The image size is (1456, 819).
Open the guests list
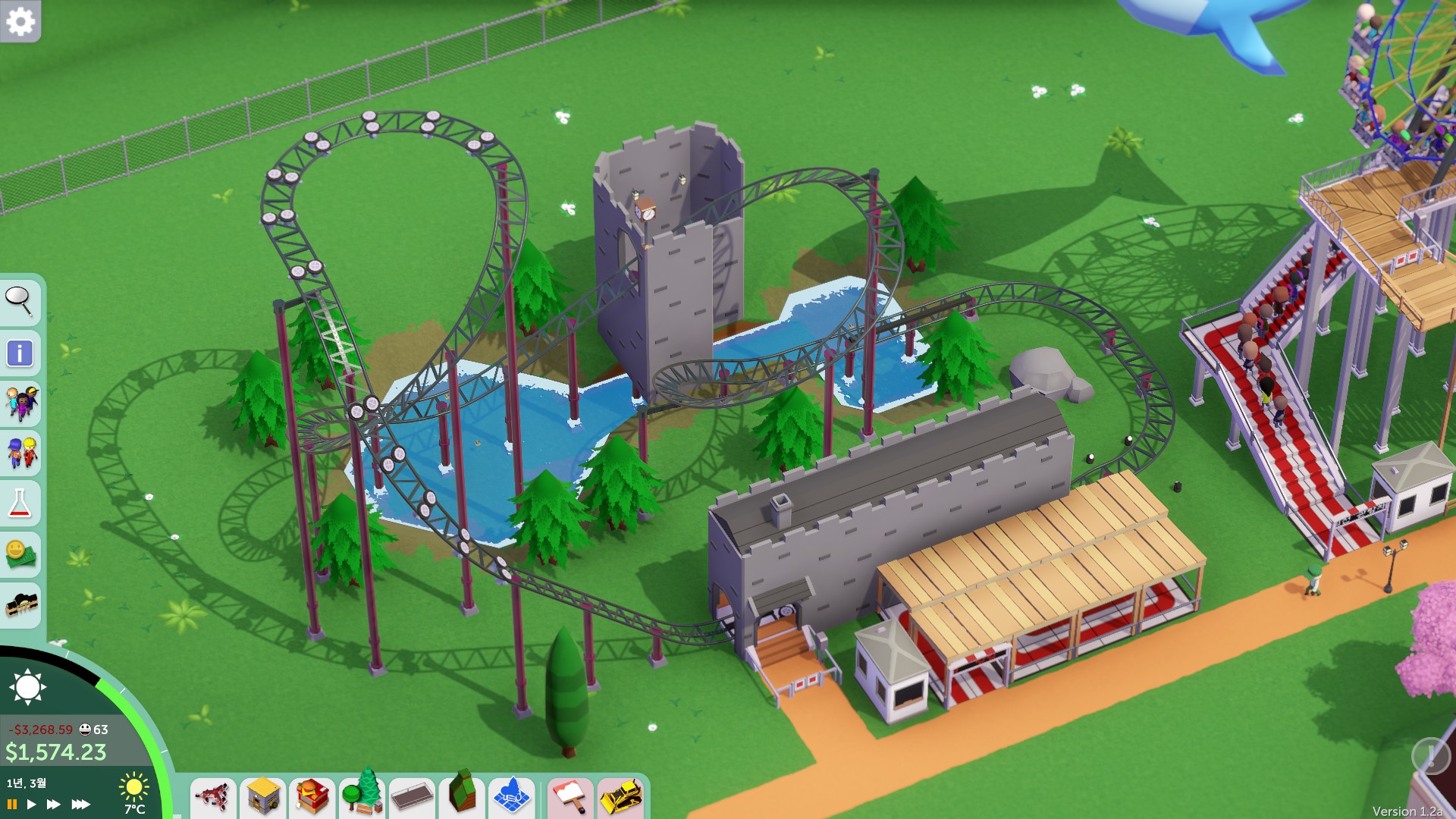20,403
